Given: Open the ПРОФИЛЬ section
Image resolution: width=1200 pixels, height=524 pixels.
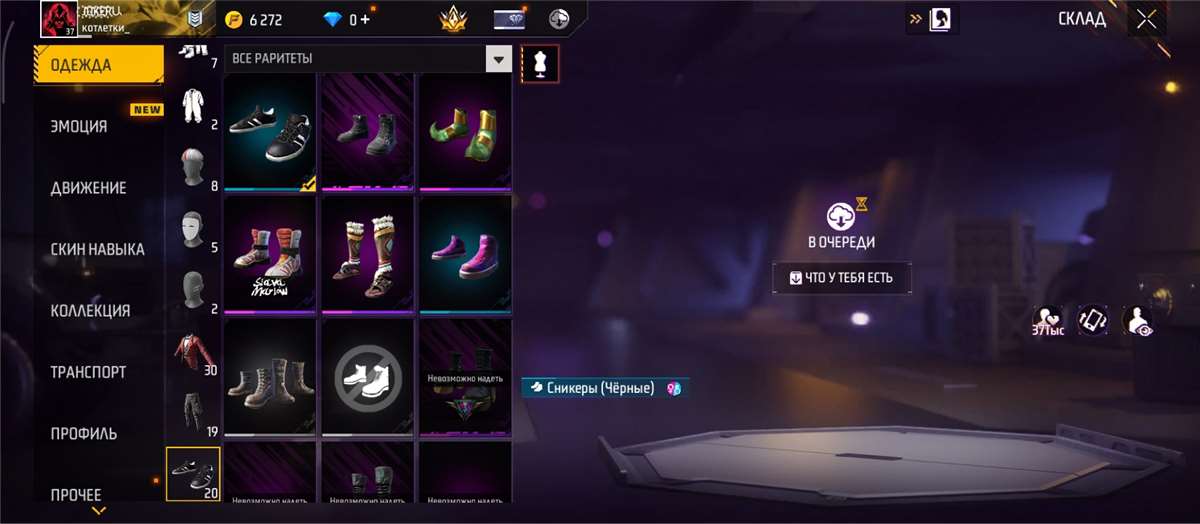Looking at the screenshot, I should click(x=84, y=434).
